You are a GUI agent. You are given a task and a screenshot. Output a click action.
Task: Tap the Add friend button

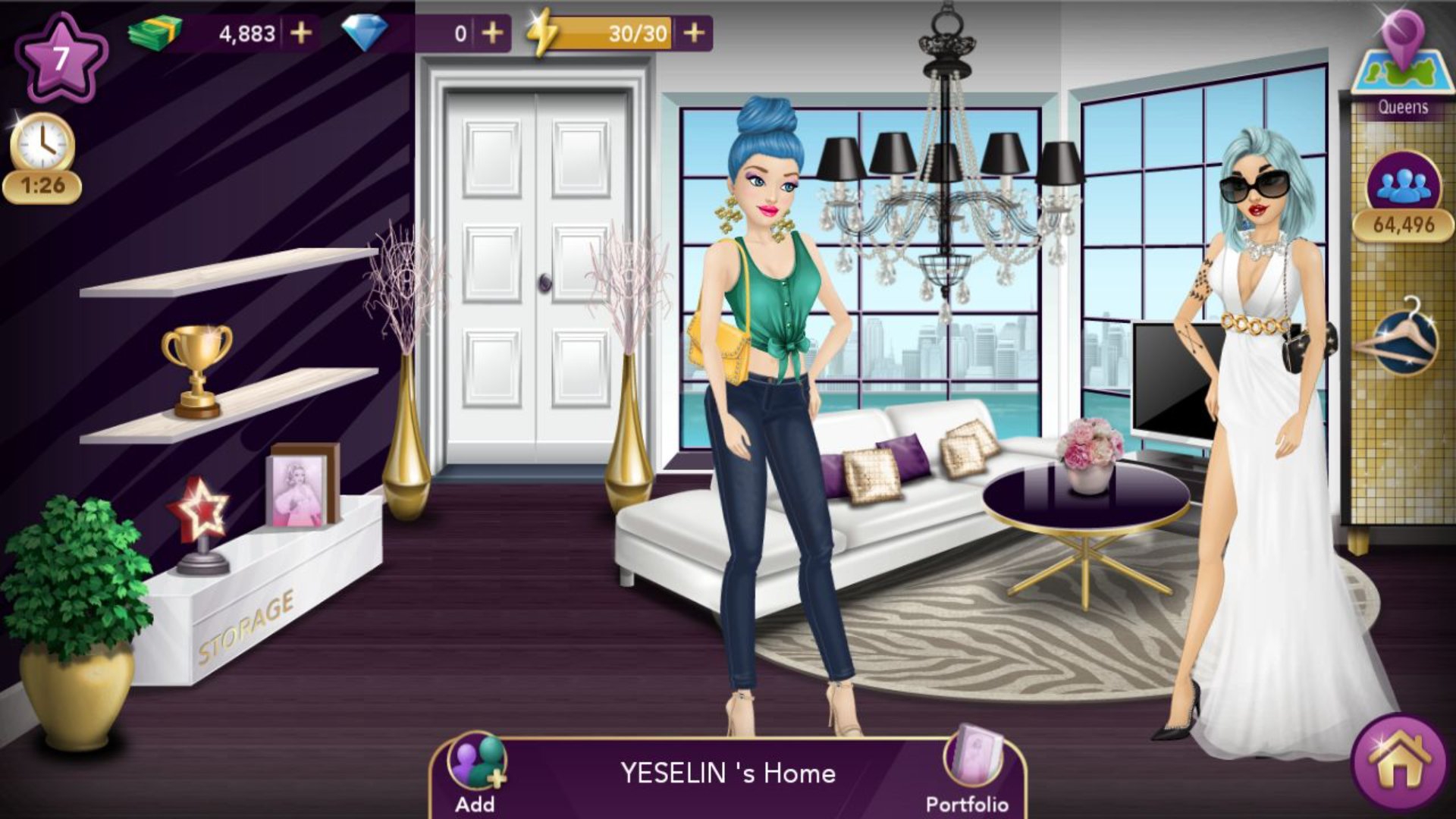476,766
